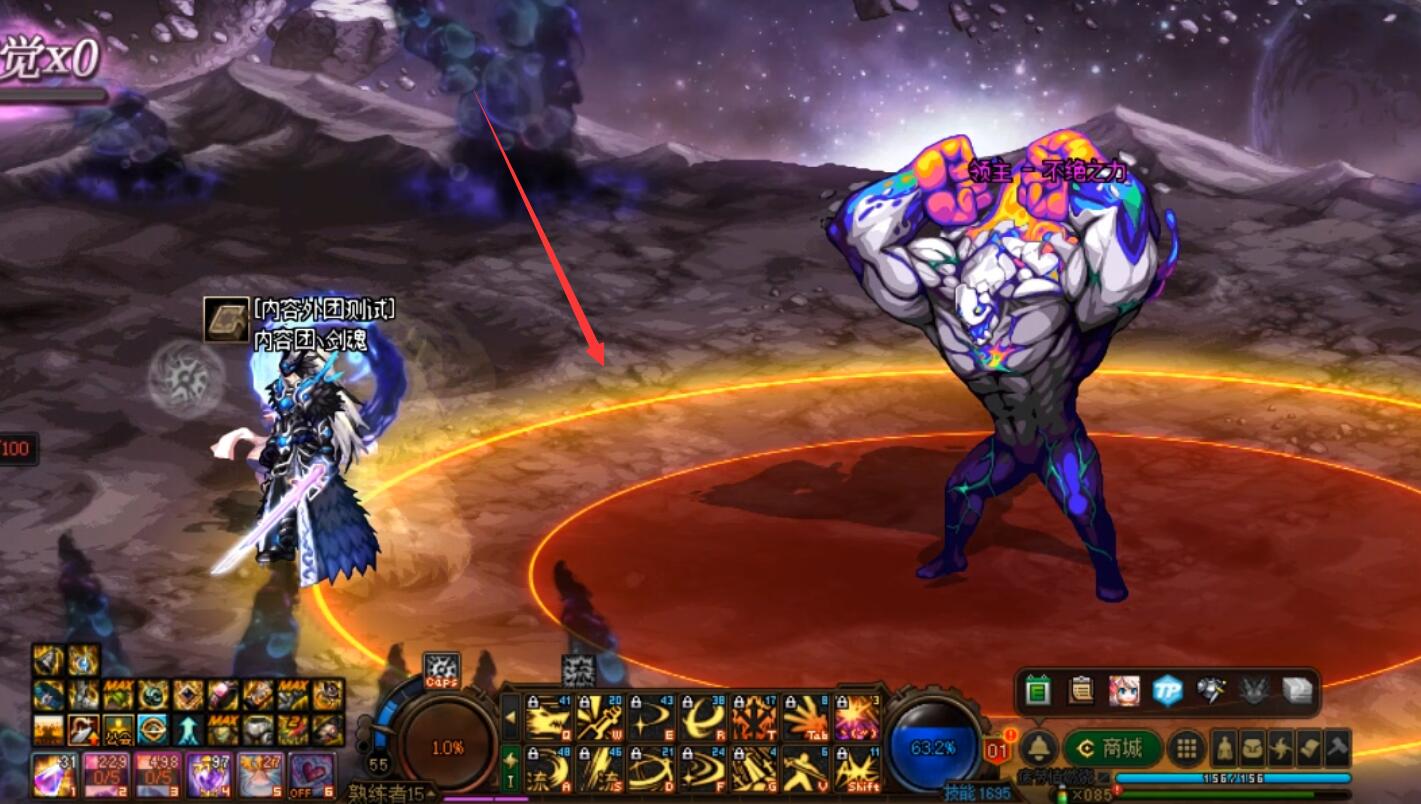1421x804 pixels.
Task: Expand the 熟练者15 proficiency label
Action: (x=392, y=794)
